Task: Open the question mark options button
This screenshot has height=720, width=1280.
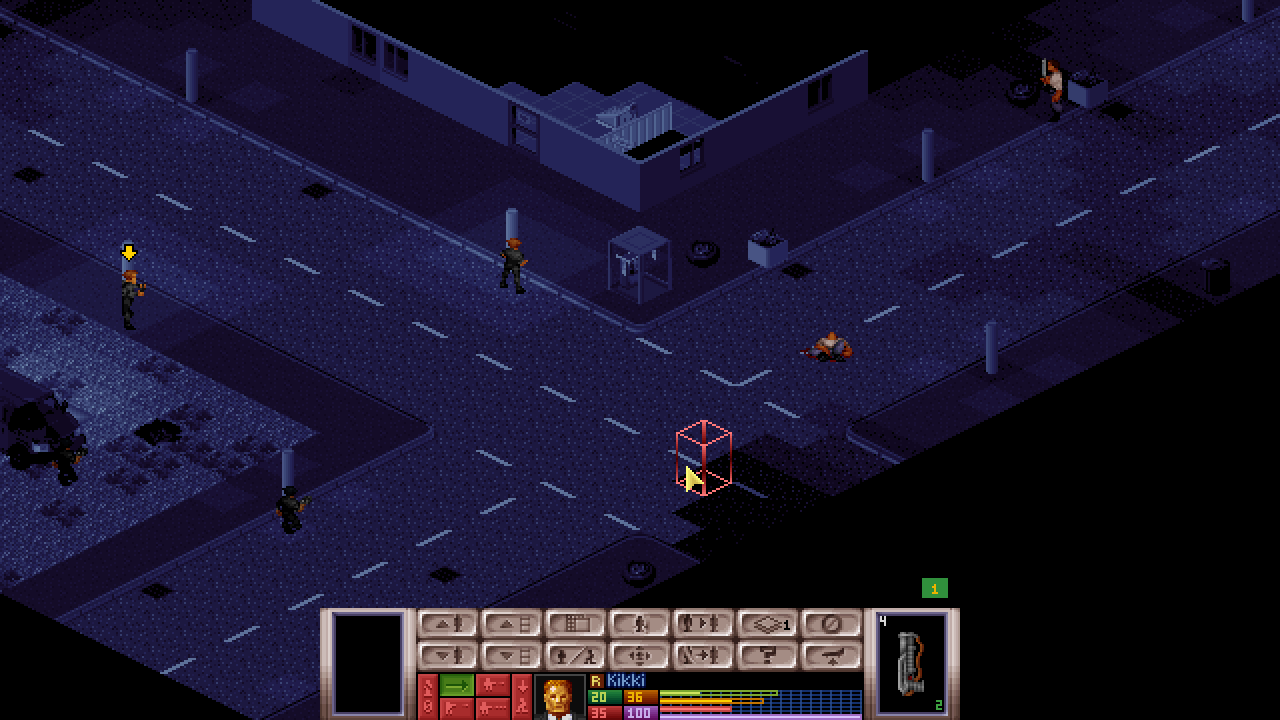Action: [767, 656]
